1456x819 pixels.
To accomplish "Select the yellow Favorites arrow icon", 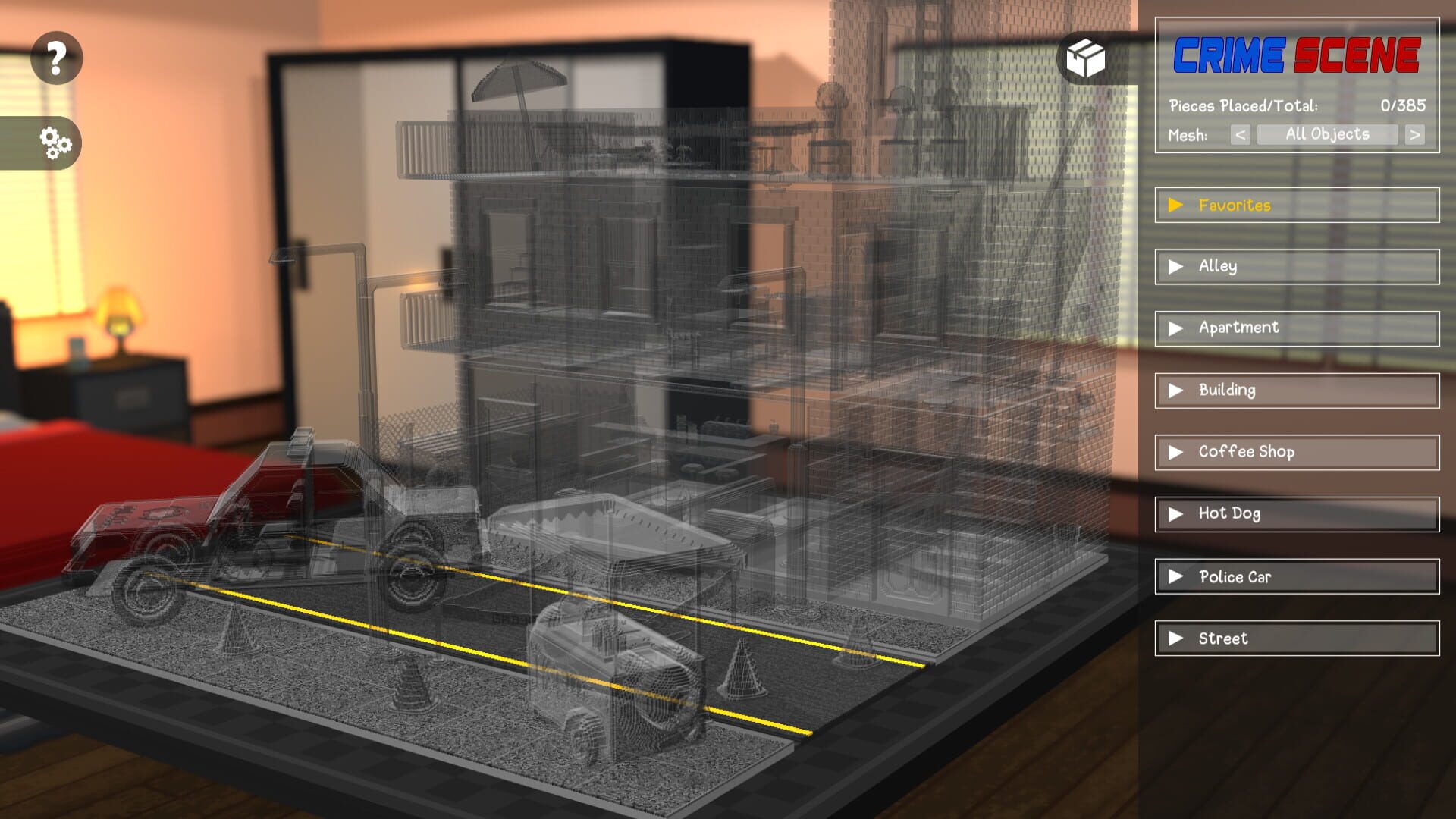I will click(1176, 204).
